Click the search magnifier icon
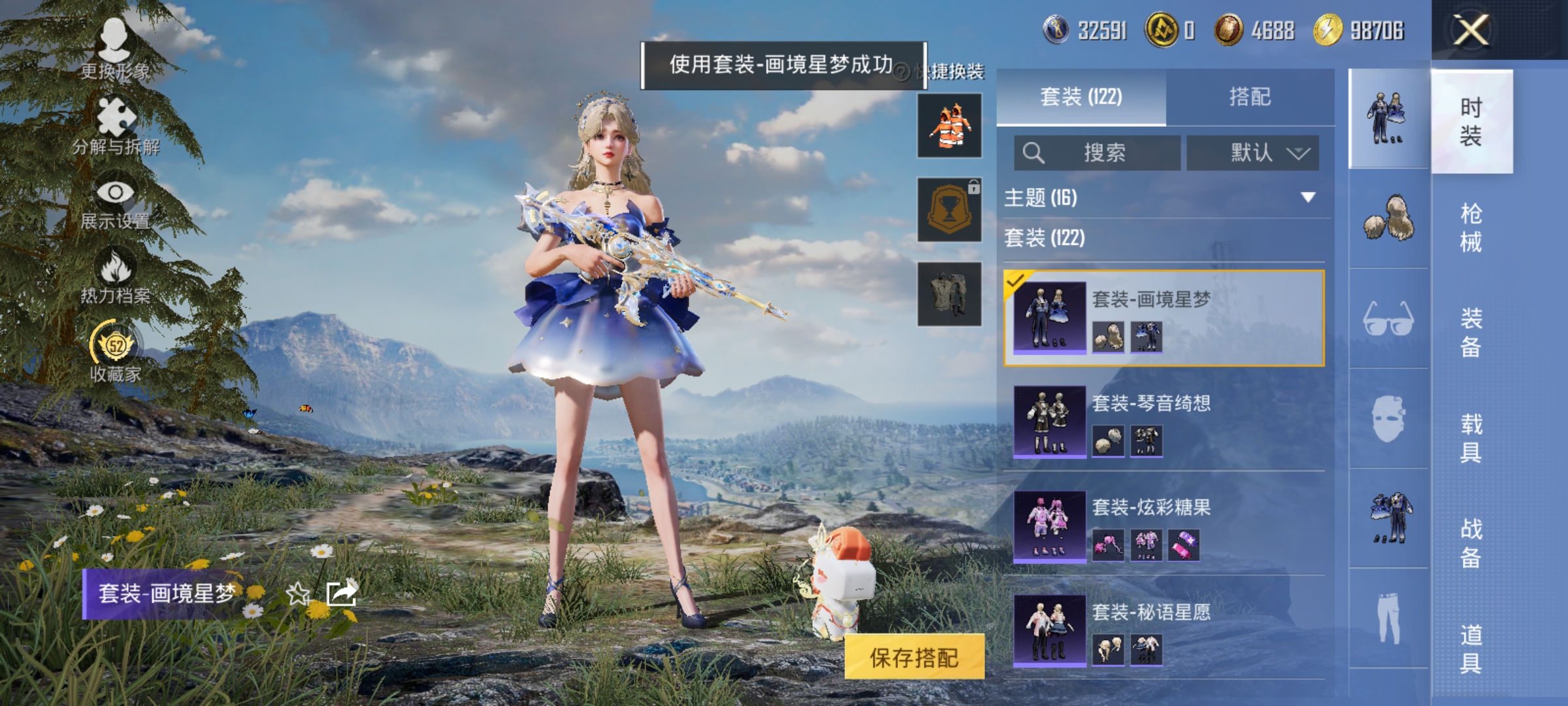 (1032, 154)
